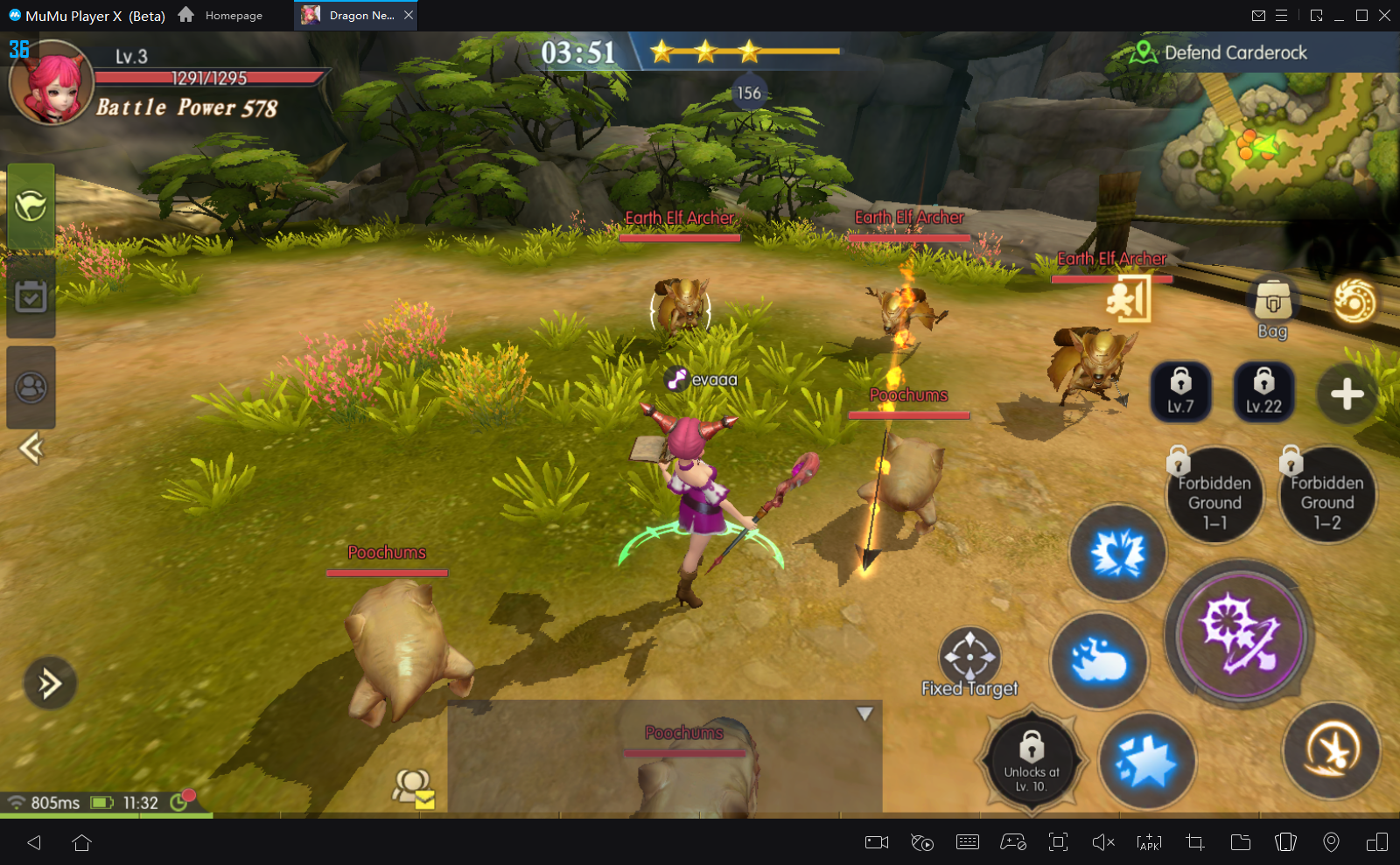Collapse the left side menu arrow

pyautogui.click(x=31, y=449)
